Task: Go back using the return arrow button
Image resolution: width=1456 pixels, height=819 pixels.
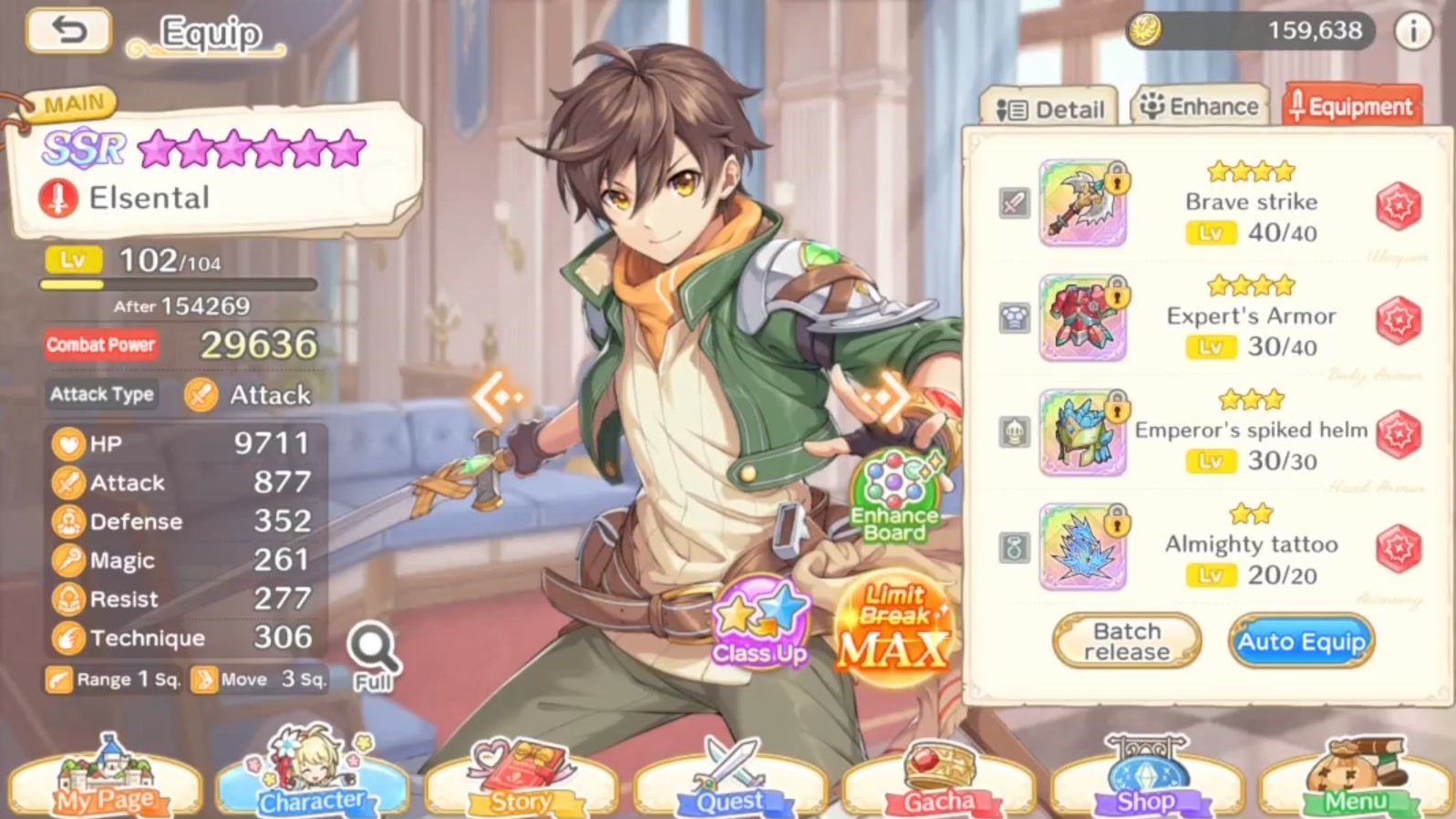Action: click(x=68, y=31)
